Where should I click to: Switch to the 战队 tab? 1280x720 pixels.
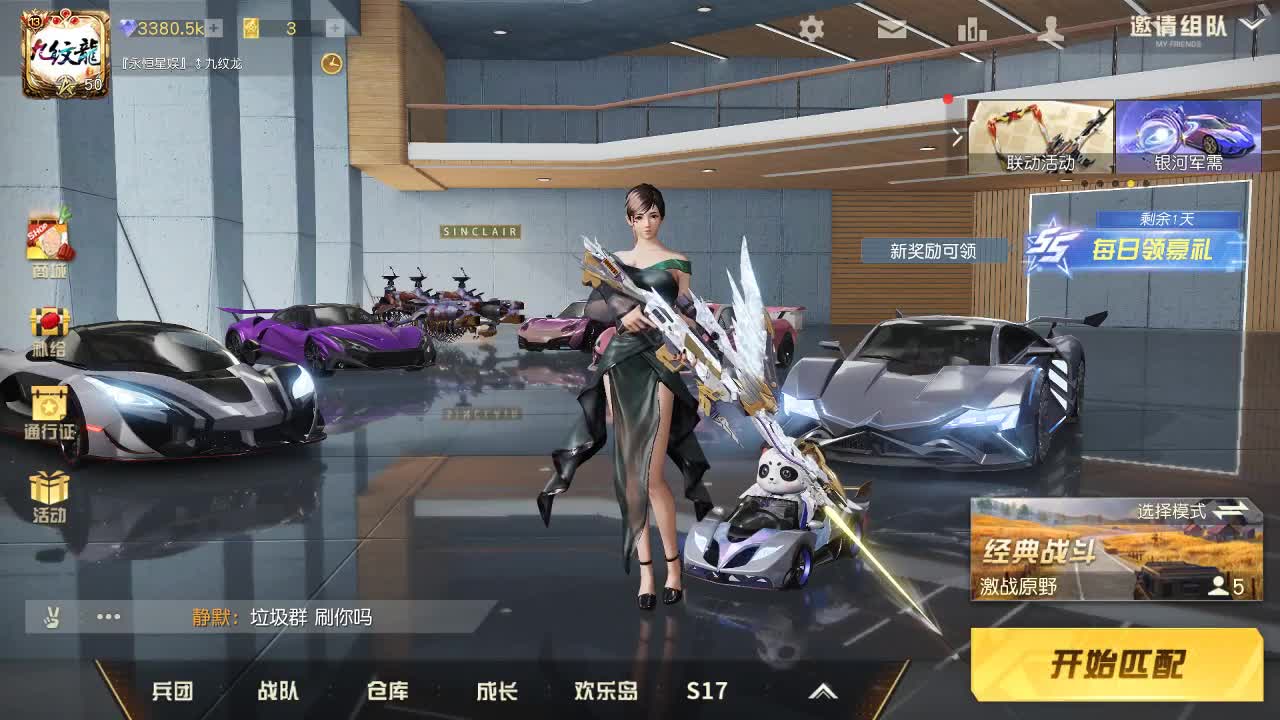(280, 690)
